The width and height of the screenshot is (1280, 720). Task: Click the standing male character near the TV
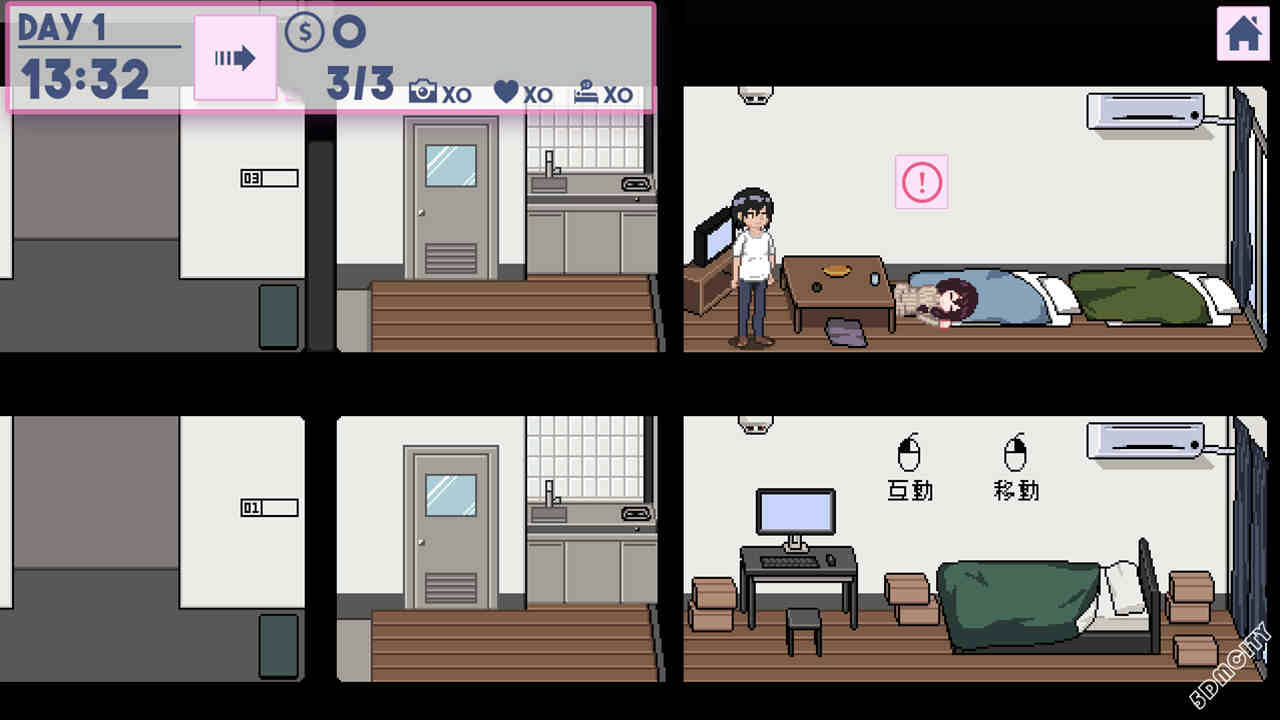click(755, 265)
